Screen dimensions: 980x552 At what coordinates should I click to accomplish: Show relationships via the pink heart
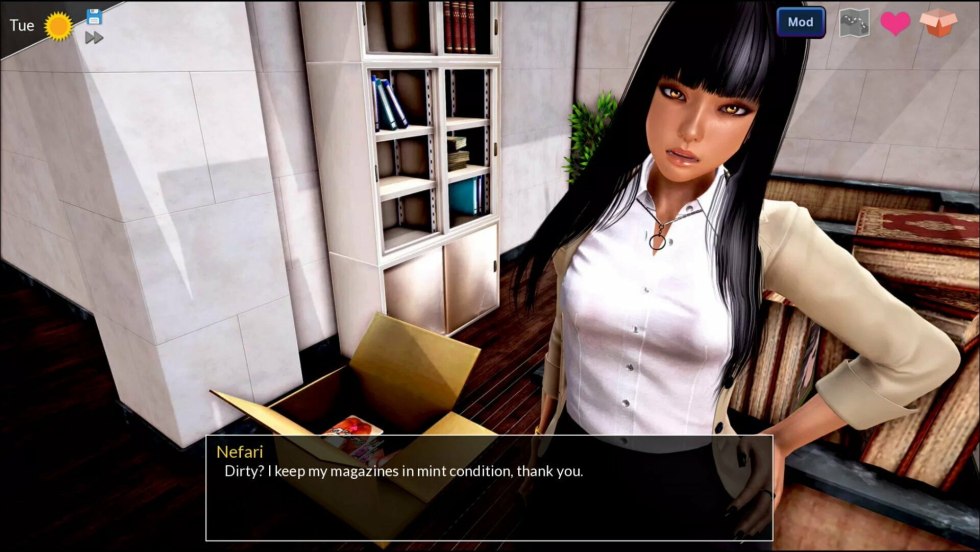tap(895, 23)
